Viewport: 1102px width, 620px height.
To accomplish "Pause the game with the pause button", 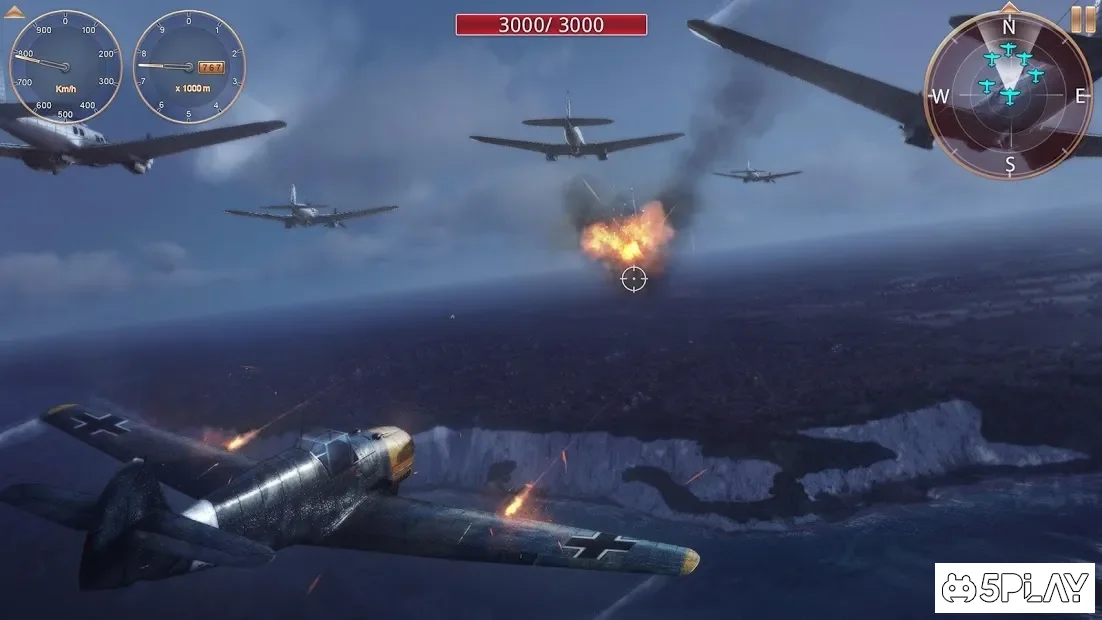I will point(1082,19).
